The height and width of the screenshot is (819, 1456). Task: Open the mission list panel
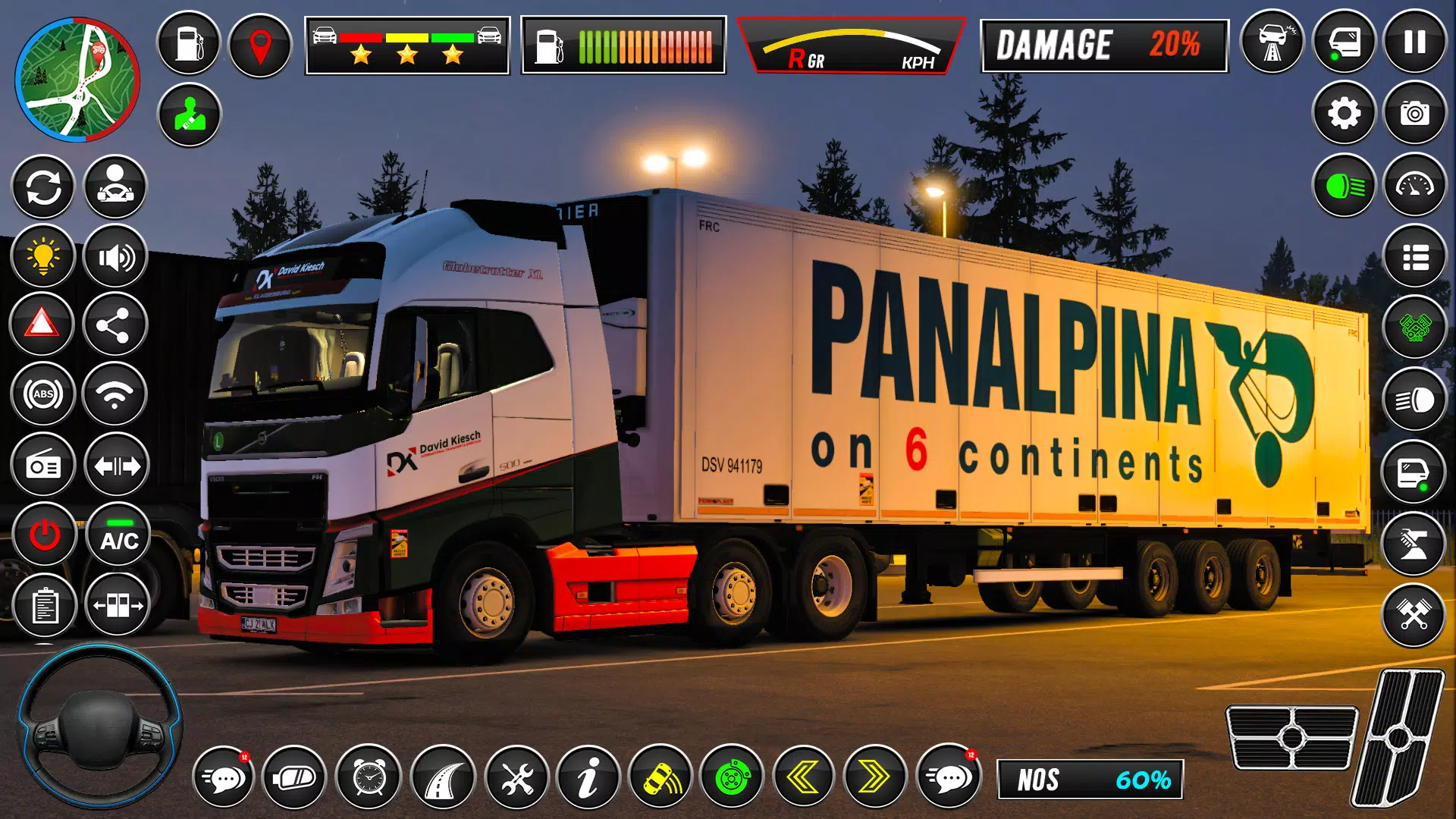click(x=1415, y=256)
